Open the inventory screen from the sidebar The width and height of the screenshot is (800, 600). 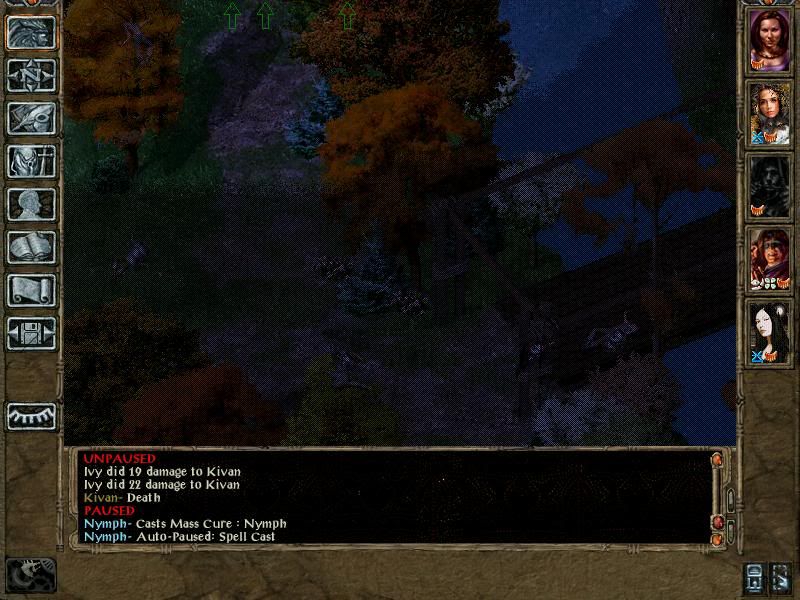tap(31, 161)
